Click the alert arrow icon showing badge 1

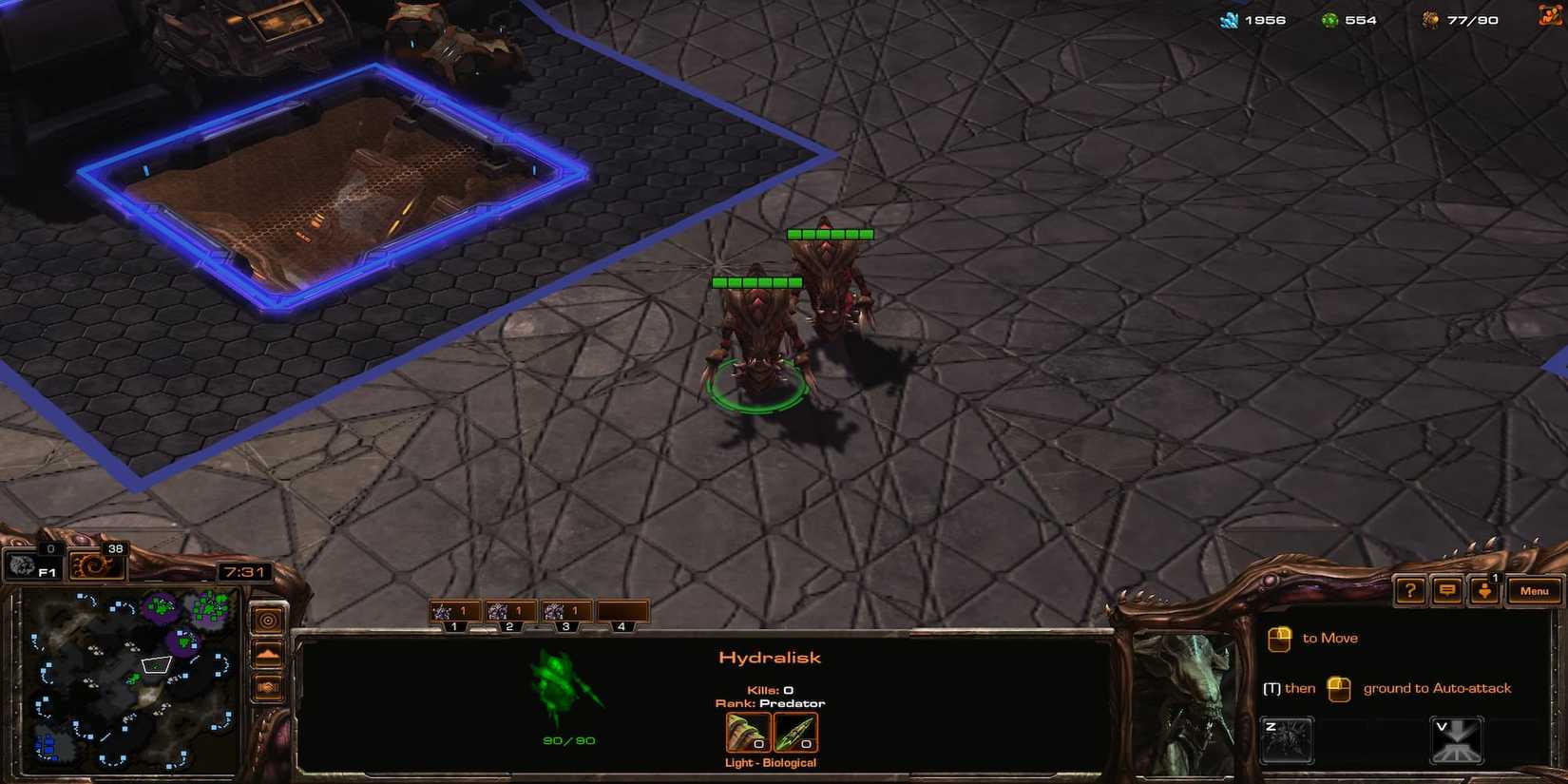pos(1484,592)
